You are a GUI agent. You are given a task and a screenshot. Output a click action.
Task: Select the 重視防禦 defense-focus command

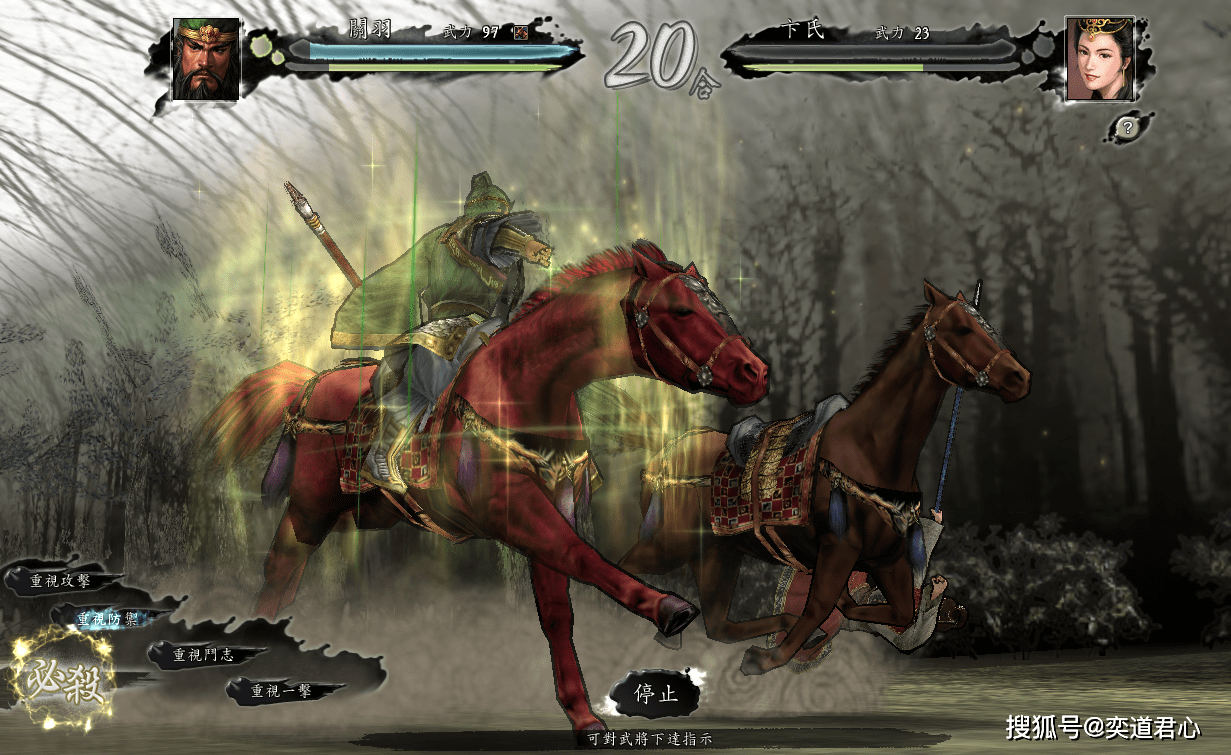tap(111, 619)
